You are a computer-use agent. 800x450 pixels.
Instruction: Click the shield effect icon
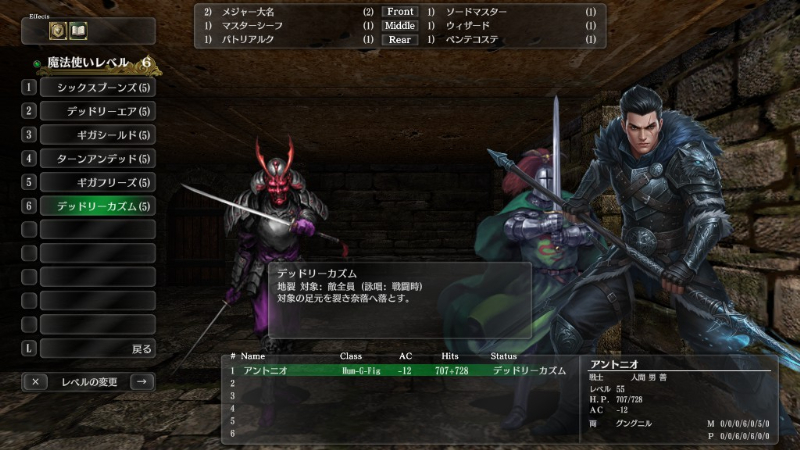pos(58,31)
